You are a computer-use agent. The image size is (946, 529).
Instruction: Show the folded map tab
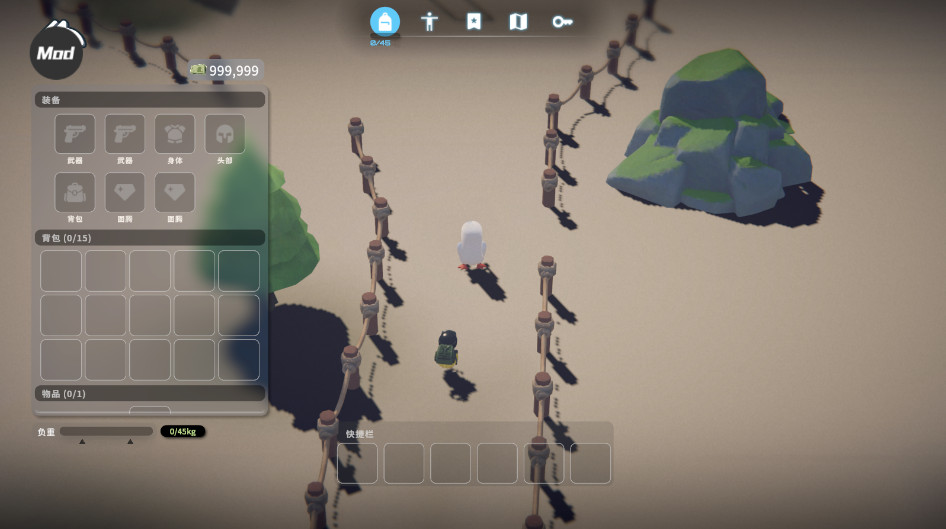[x=518, y=21]
